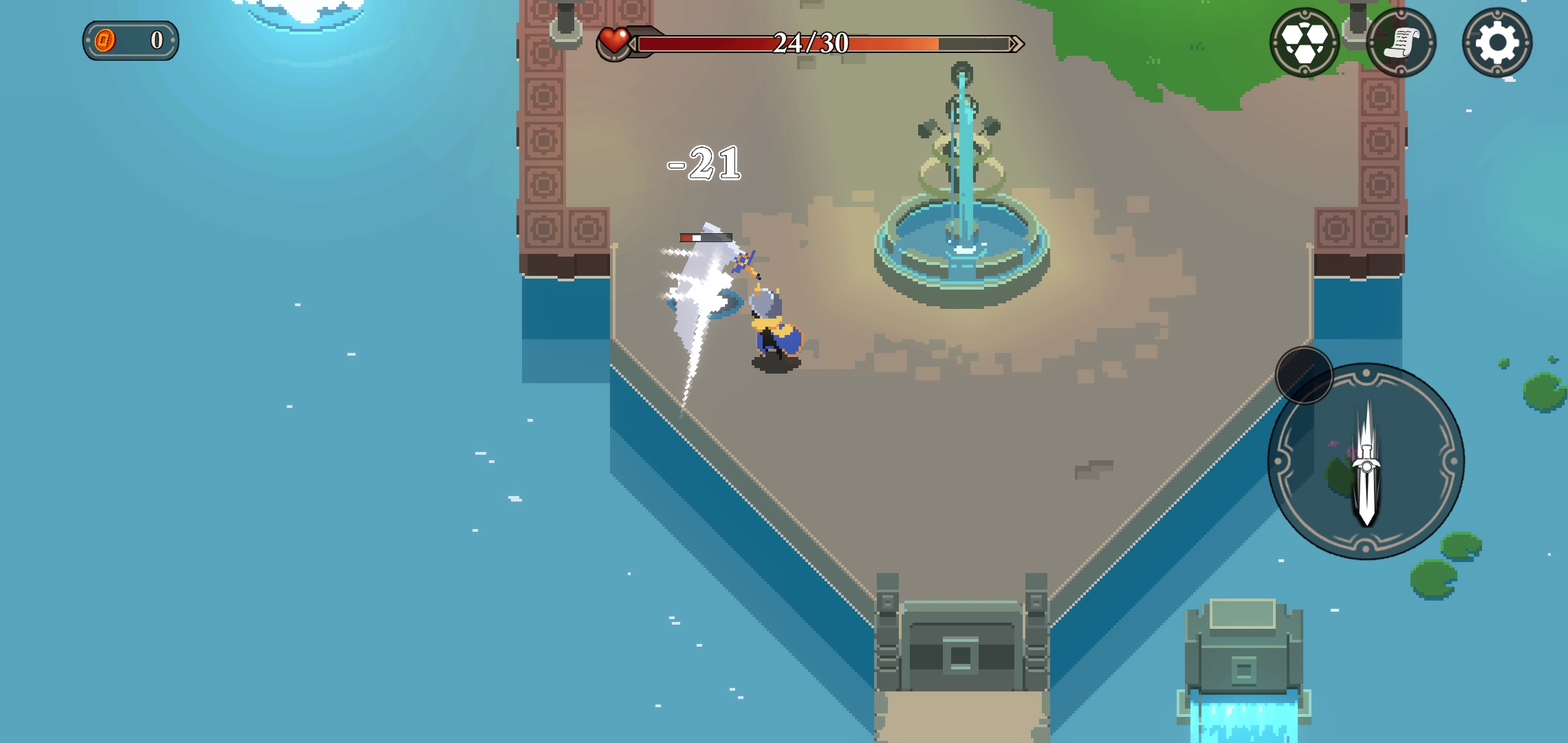Open the settings gear menu
Screen dimensions: 1568x743
click(1496, 43)
